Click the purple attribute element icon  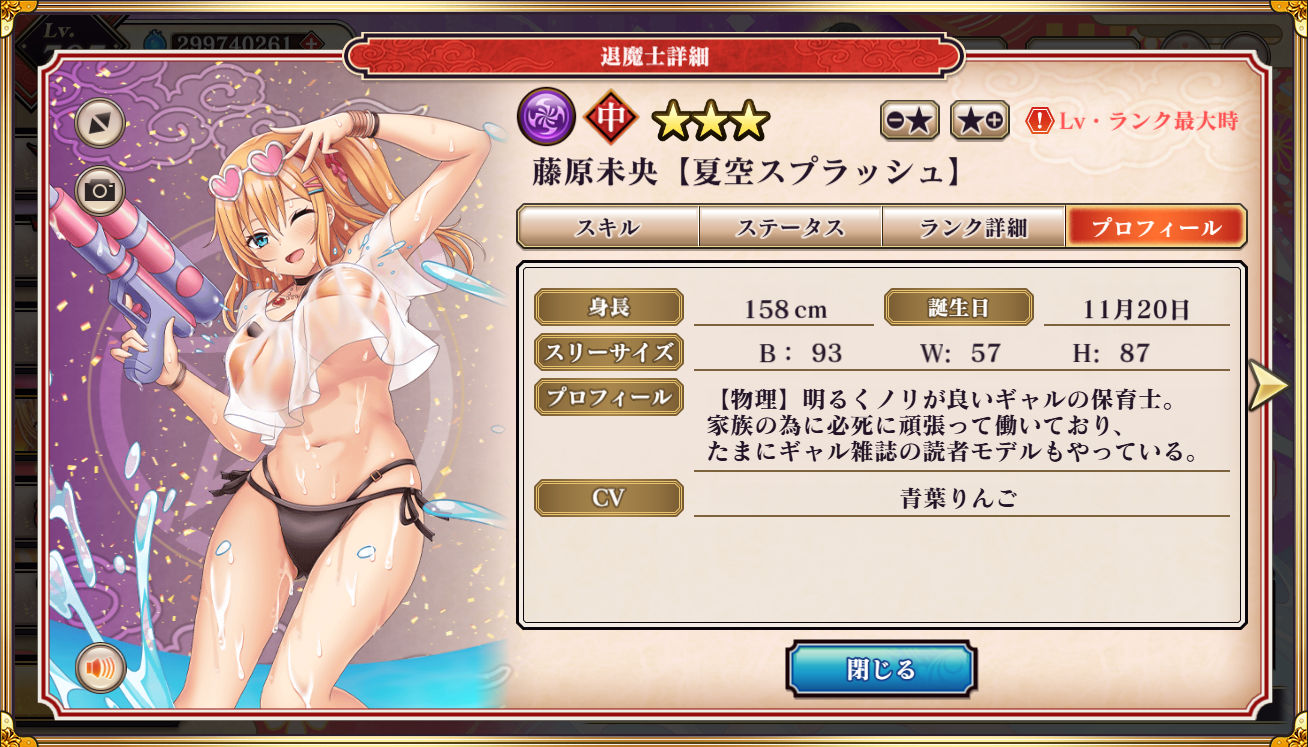pyautogui.click(x=546, y=117)
